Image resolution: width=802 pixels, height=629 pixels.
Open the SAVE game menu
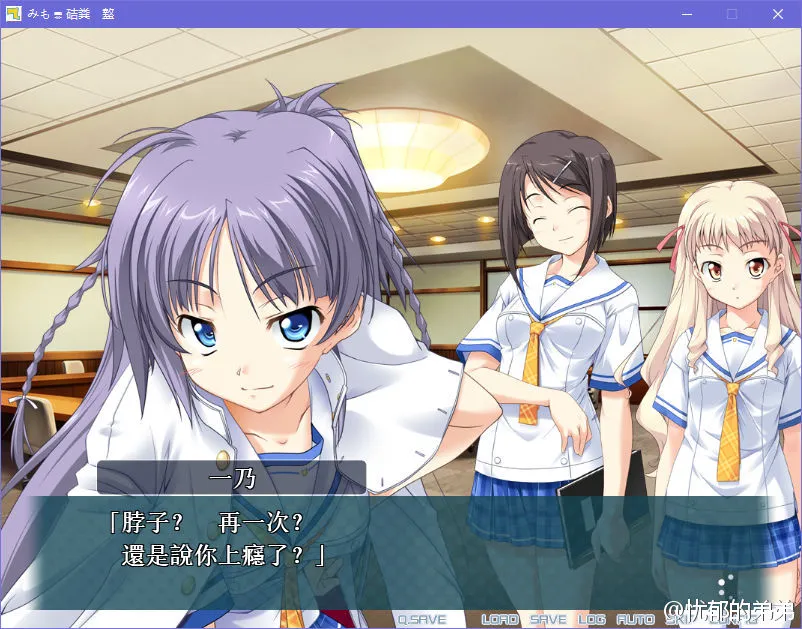click(x=548, y=620)
